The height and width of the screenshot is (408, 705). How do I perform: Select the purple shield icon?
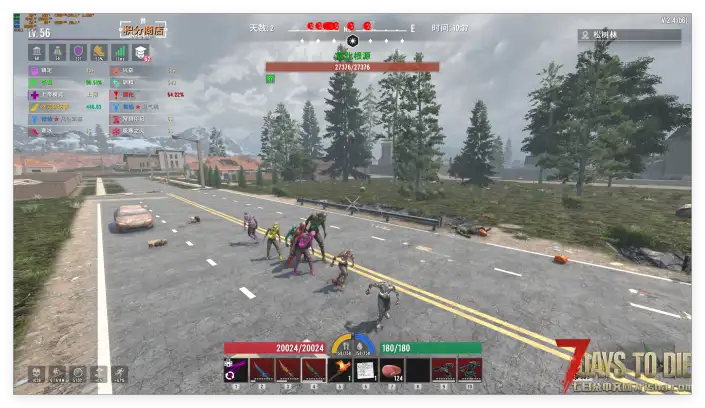click(x=78, y=52)
